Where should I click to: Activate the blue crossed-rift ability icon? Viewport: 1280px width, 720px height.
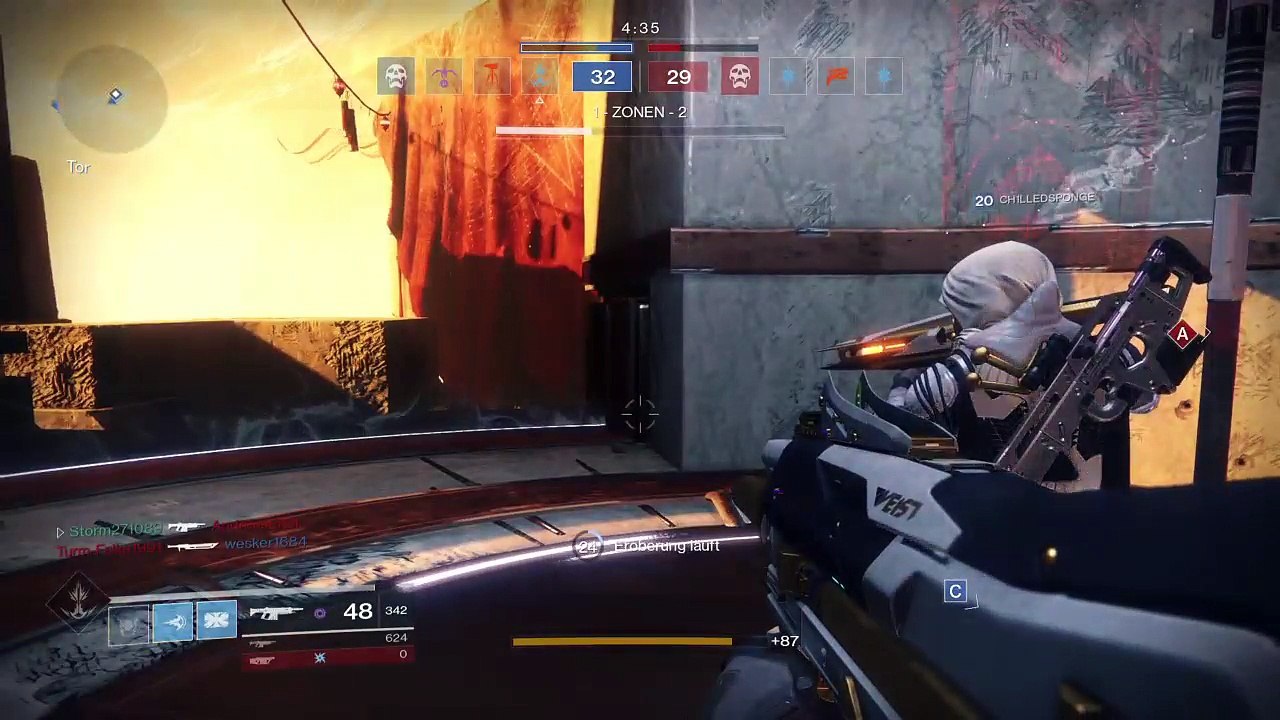point(216,622)
